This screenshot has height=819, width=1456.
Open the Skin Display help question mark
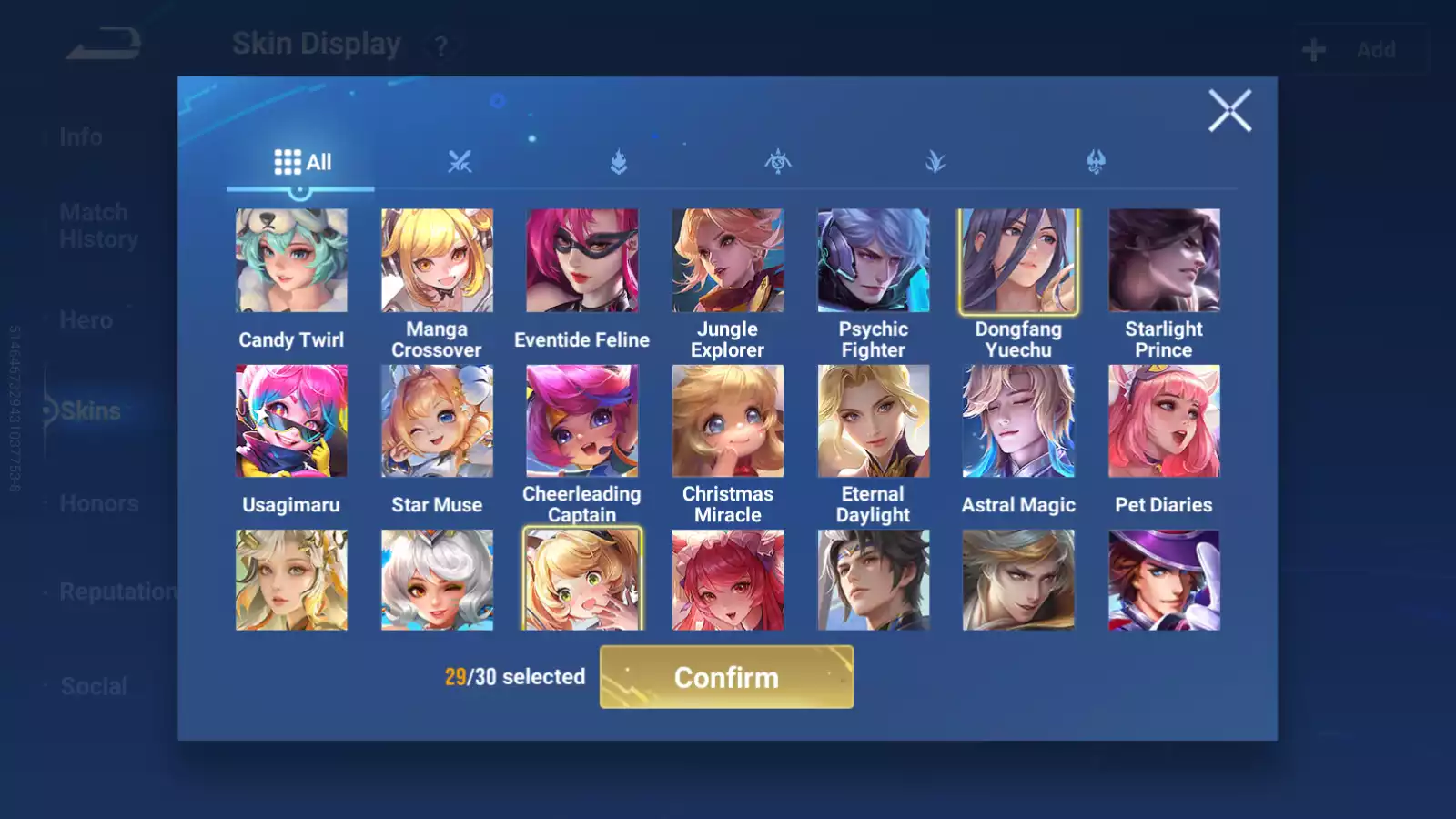[x=440, y=46]
